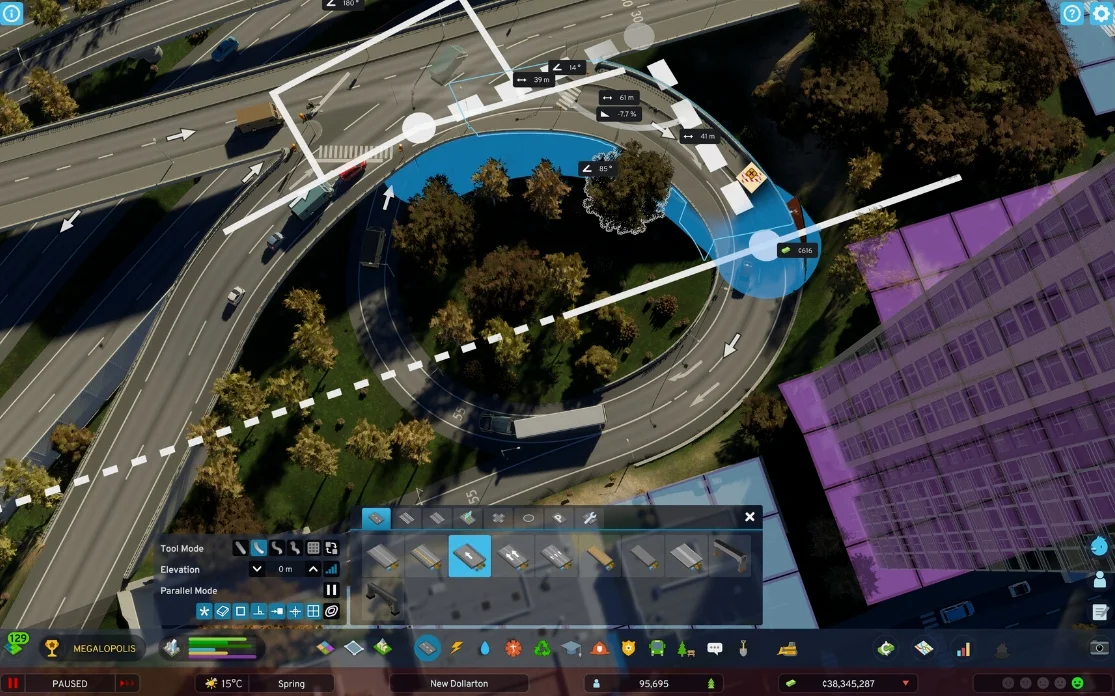Open the settings gear menu
1115x696 pixels.
1101,14
